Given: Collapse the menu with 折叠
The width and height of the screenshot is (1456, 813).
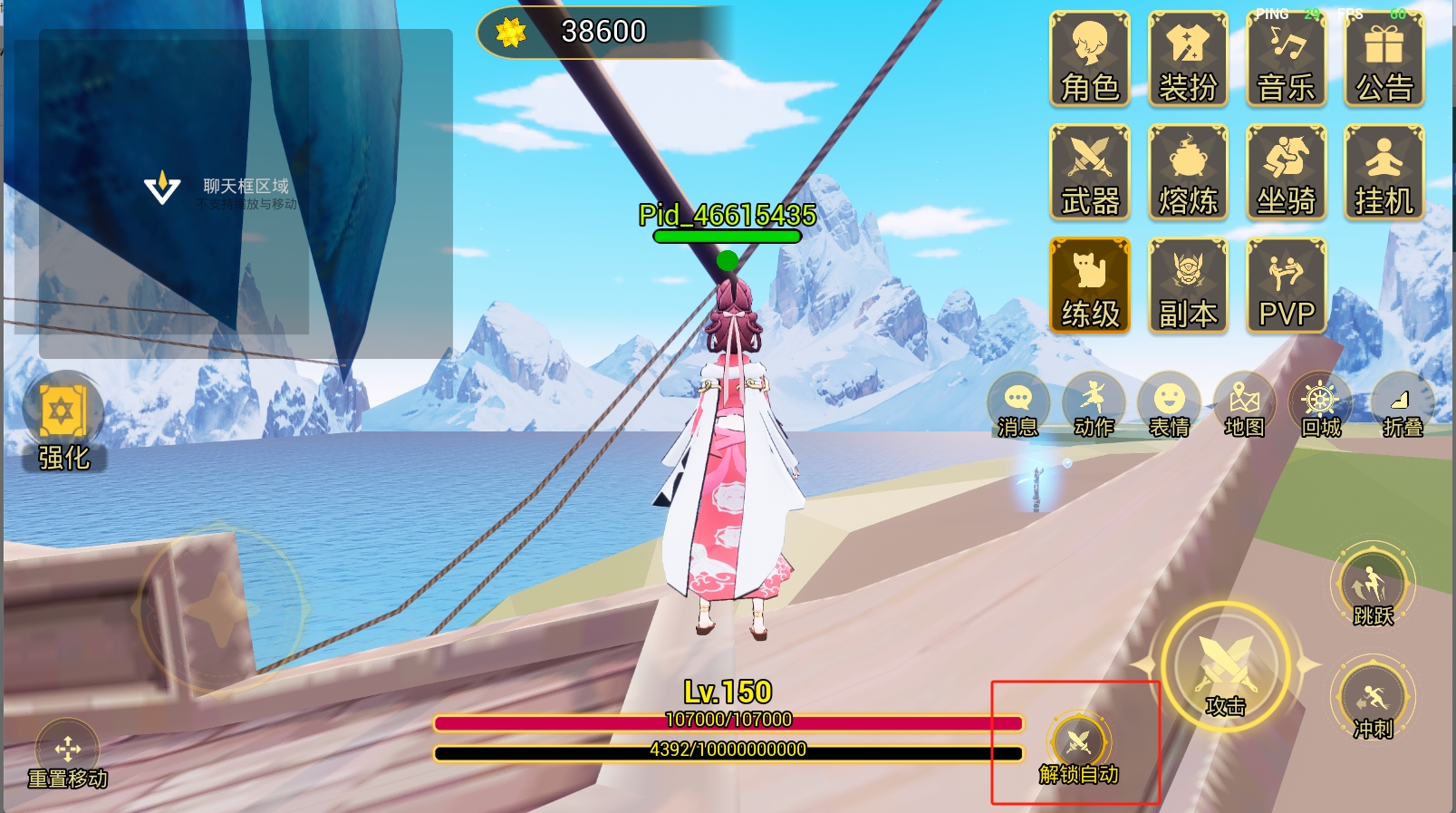Looking at the screenshot, I should pos(1402,405).
